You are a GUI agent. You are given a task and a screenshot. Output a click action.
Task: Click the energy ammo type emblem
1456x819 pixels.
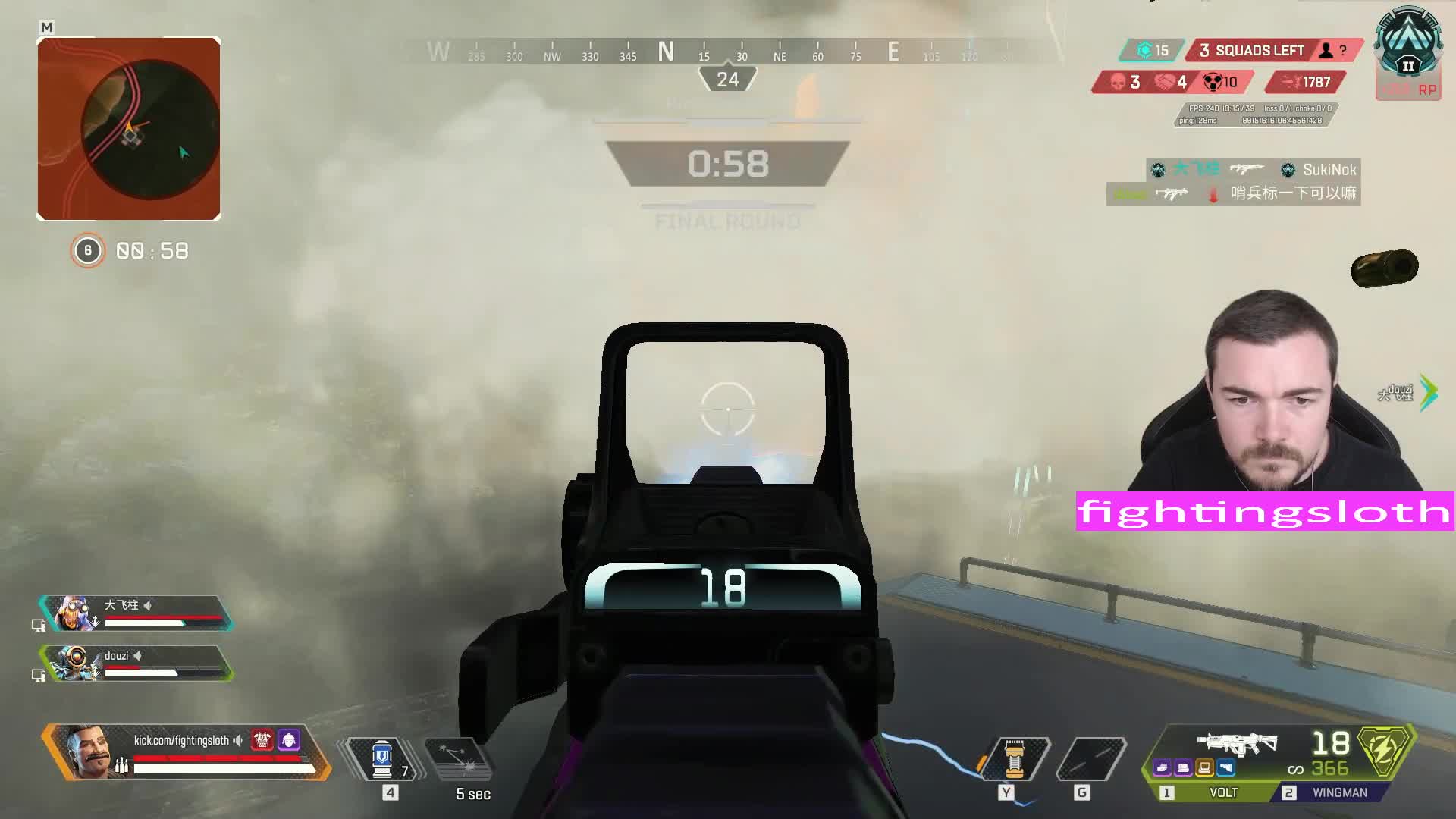coord(1385,752)
